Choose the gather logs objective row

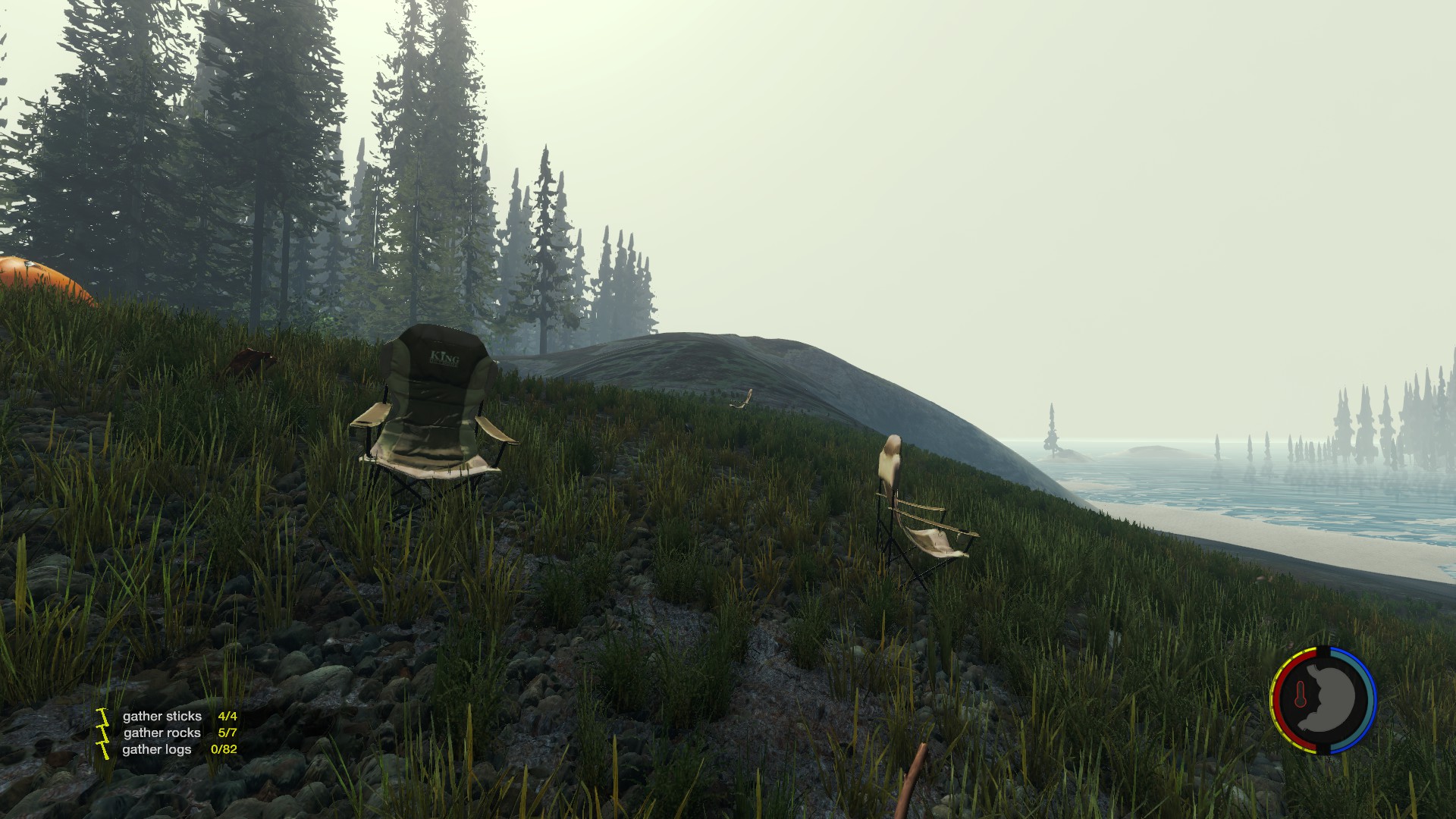pyautogui.click(x=158, y=749)
